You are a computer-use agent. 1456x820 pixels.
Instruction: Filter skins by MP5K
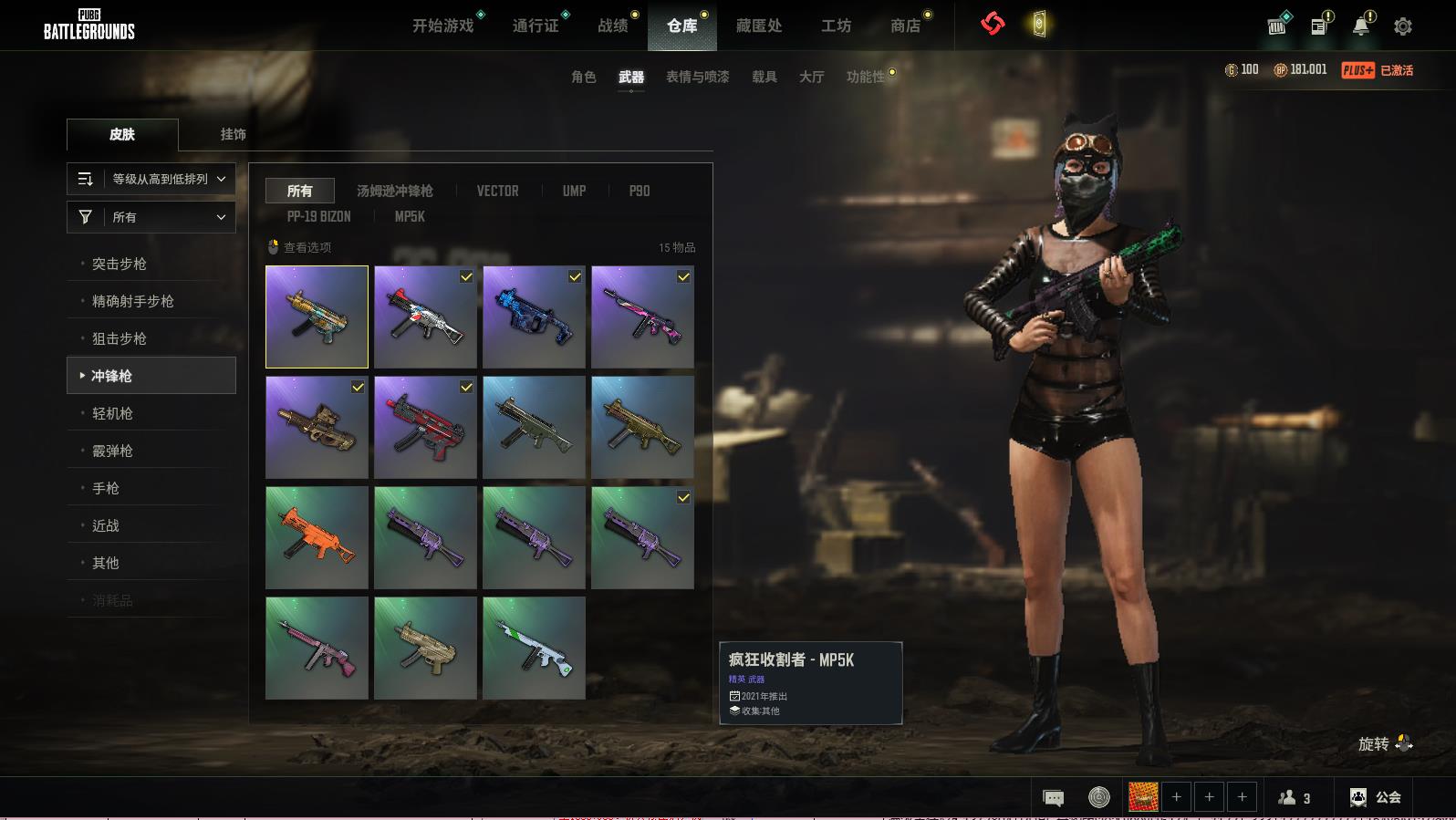pos(410,216)
